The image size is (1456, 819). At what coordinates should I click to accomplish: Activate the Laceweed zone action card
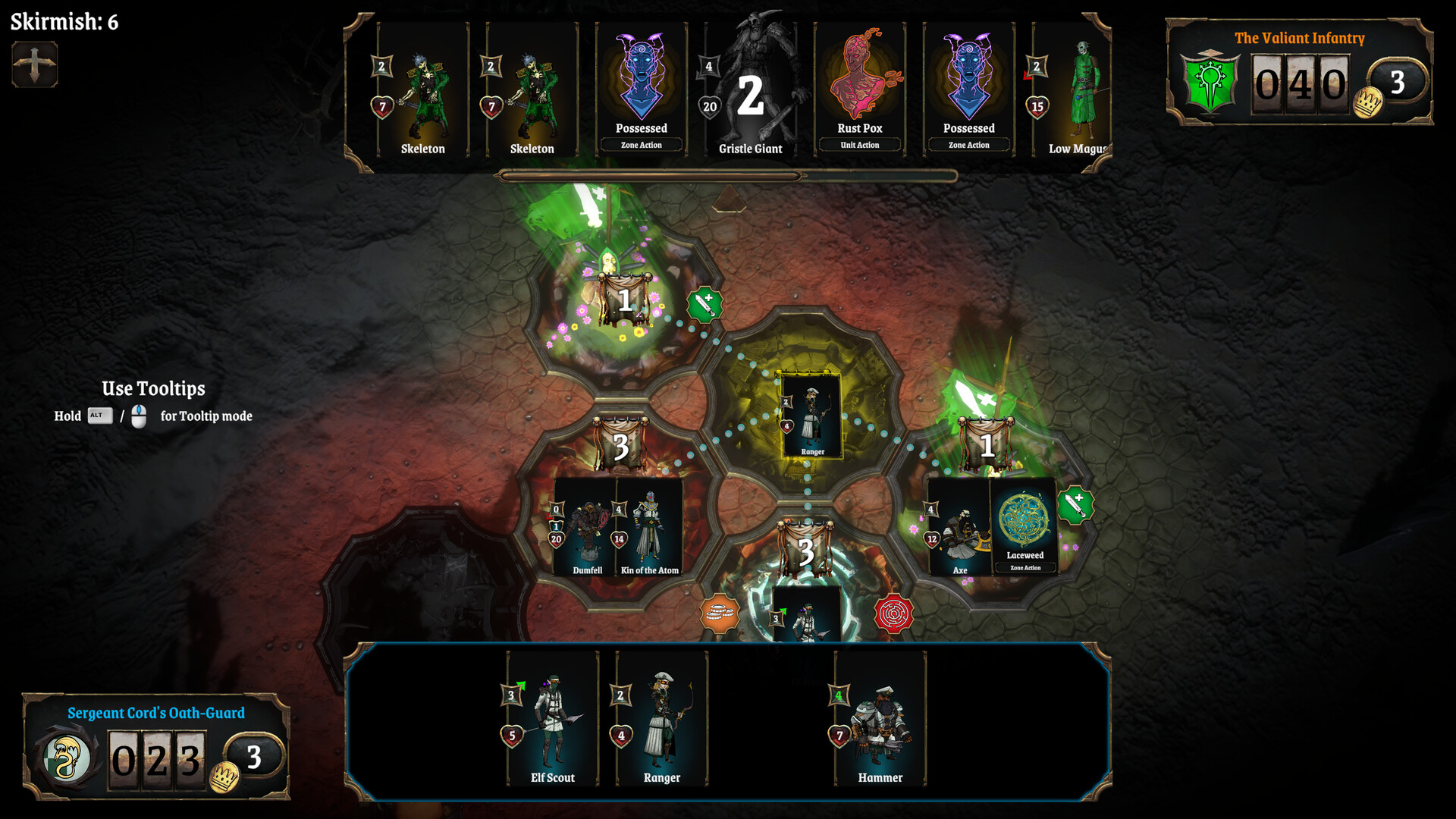(x=1025, y=526)
